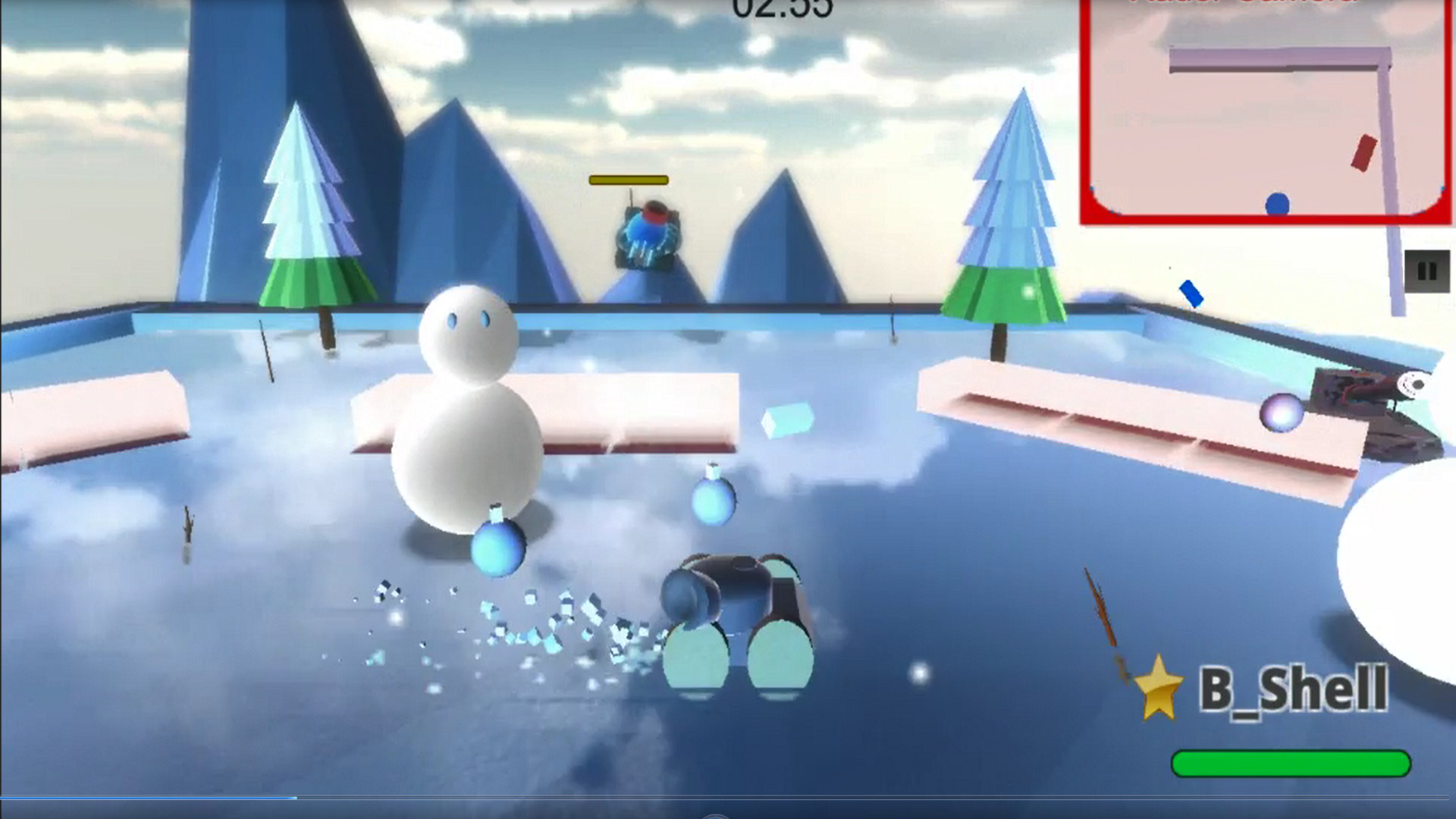Toggle the Radar Camera minimap
Image resolution: width=1456 pixels, height=819 pixels.
[x=1266, y=114]
